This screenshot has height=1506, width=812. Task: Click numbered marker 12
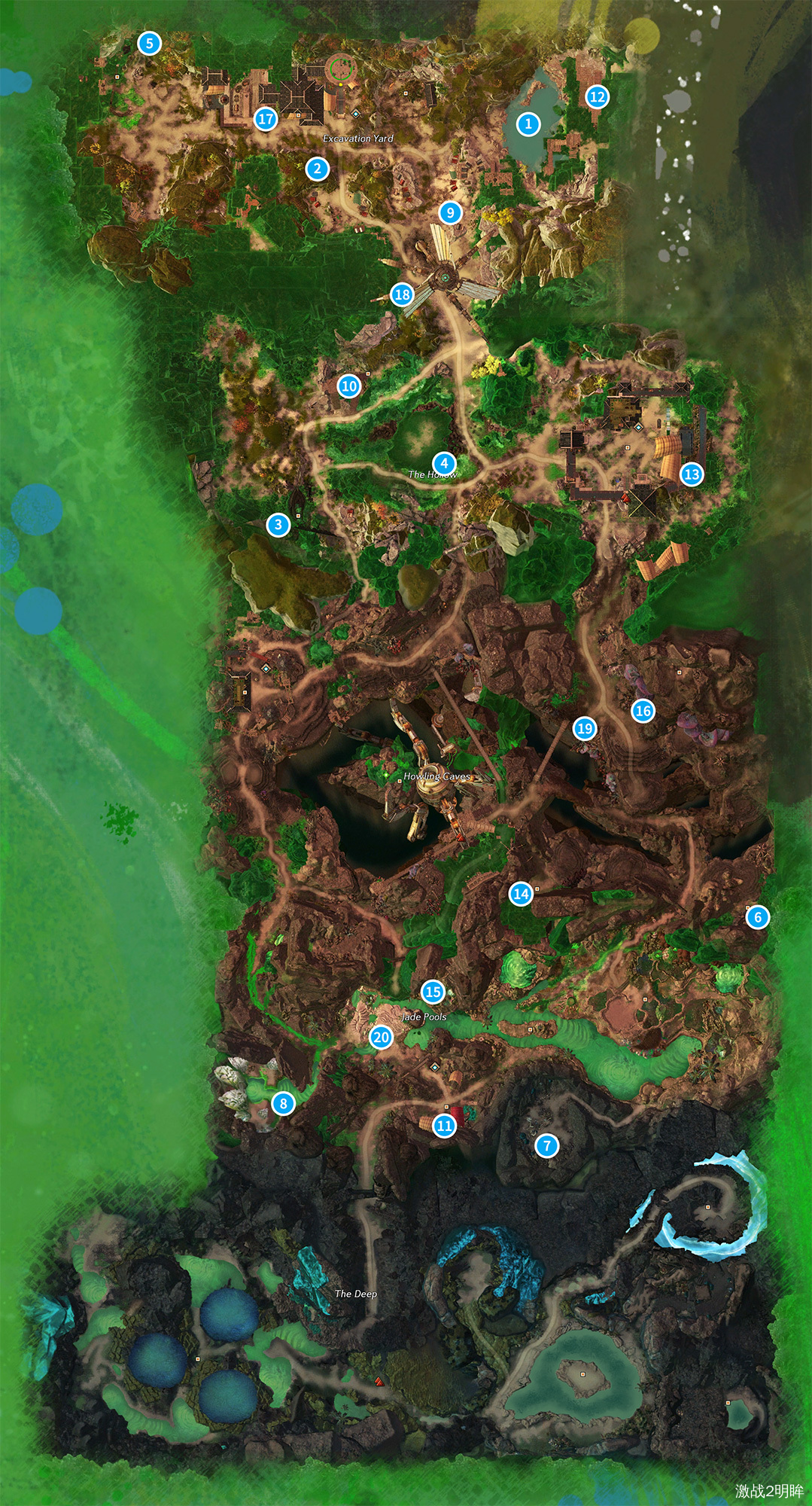598,96
